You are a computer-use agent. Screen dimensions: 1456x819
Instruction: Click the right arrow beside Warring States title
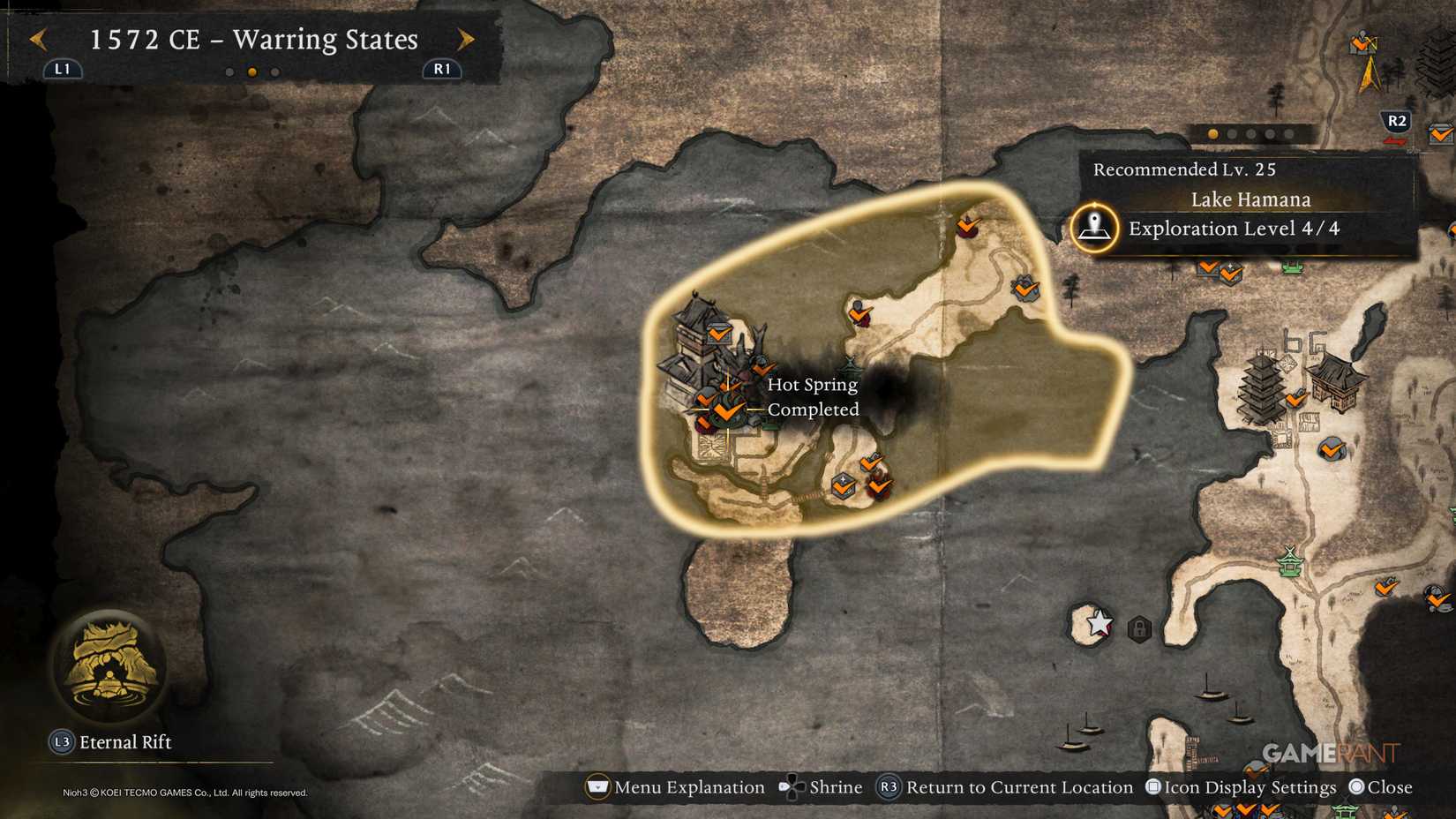(x=466, y=40)
